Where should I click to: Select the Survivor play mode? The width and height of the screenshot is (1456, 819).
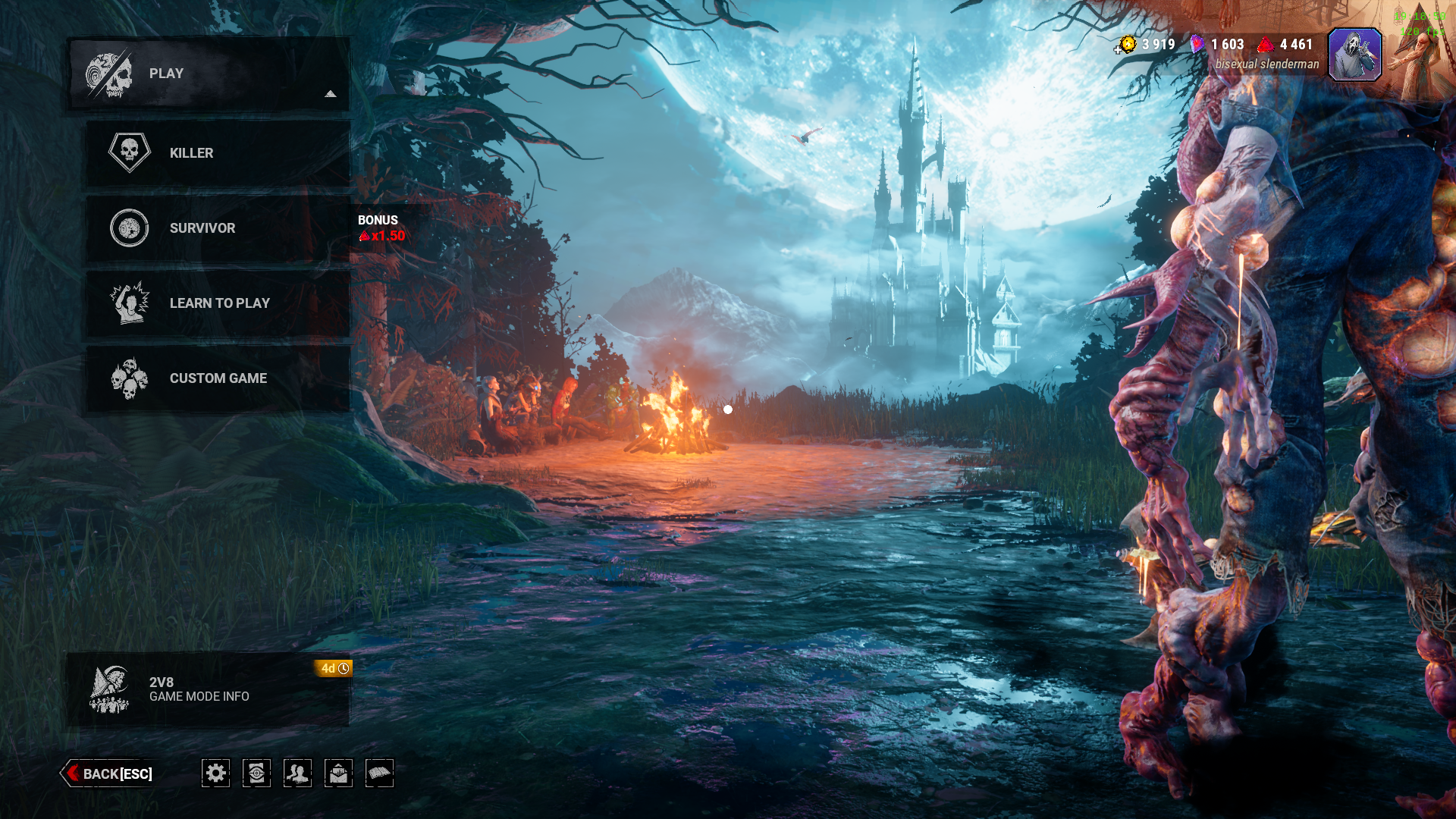[x=218, y=228]
